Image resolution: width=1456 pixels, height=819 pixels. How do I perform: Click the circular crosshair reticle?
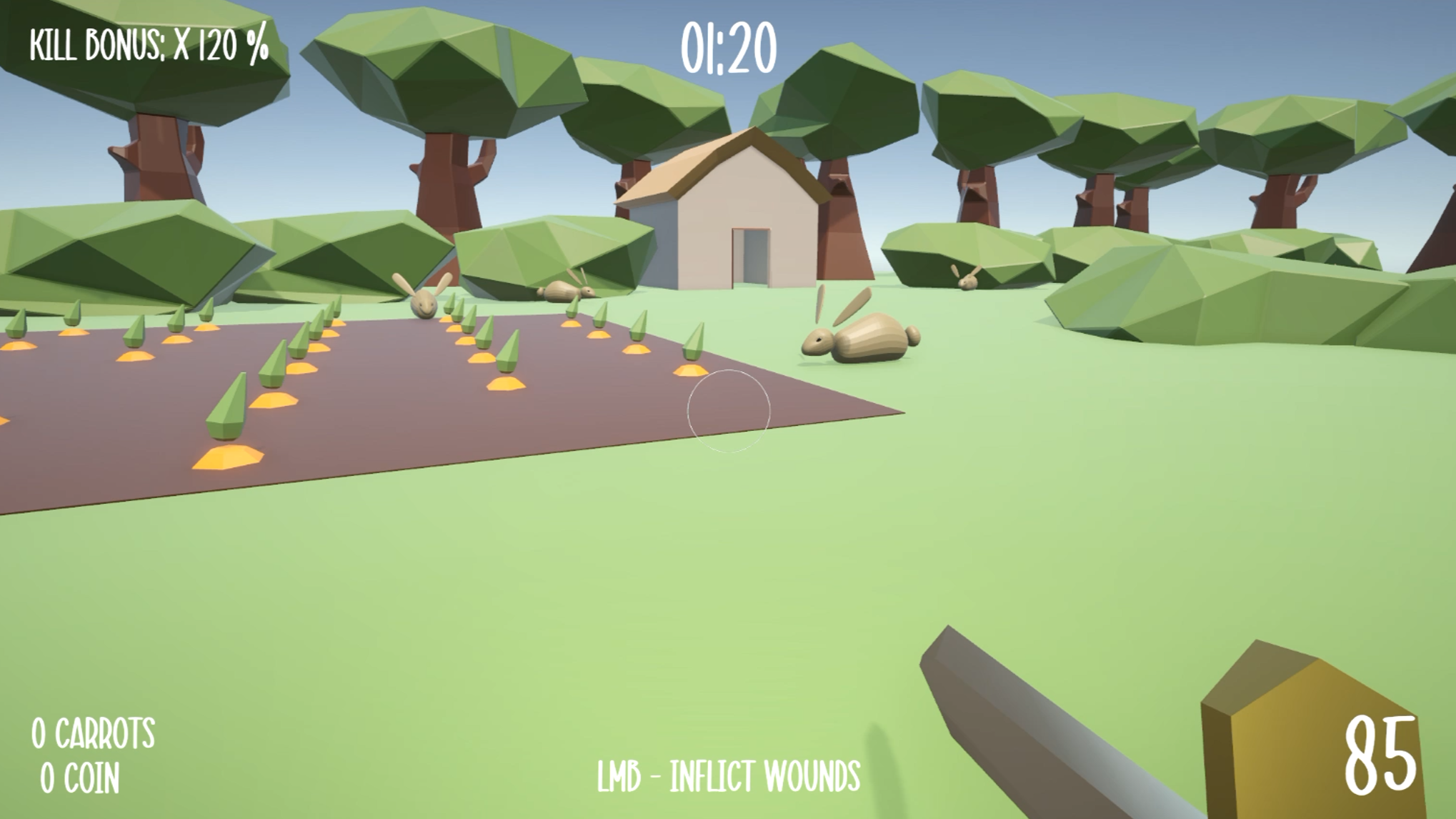point(730,411)
